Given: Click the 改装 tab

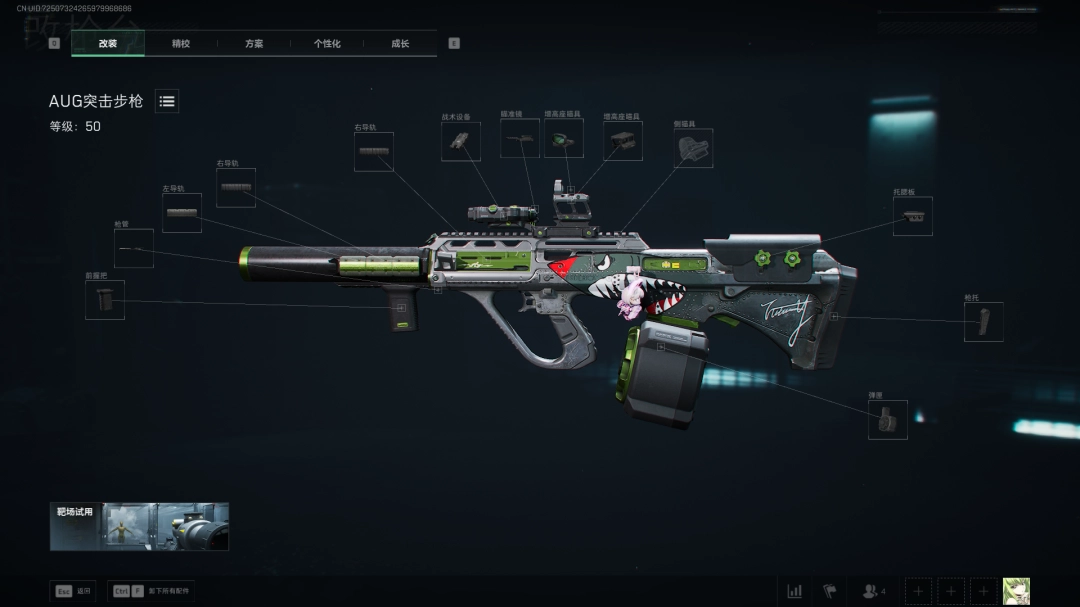Looking at the screenshot, I should click(108, 44).
